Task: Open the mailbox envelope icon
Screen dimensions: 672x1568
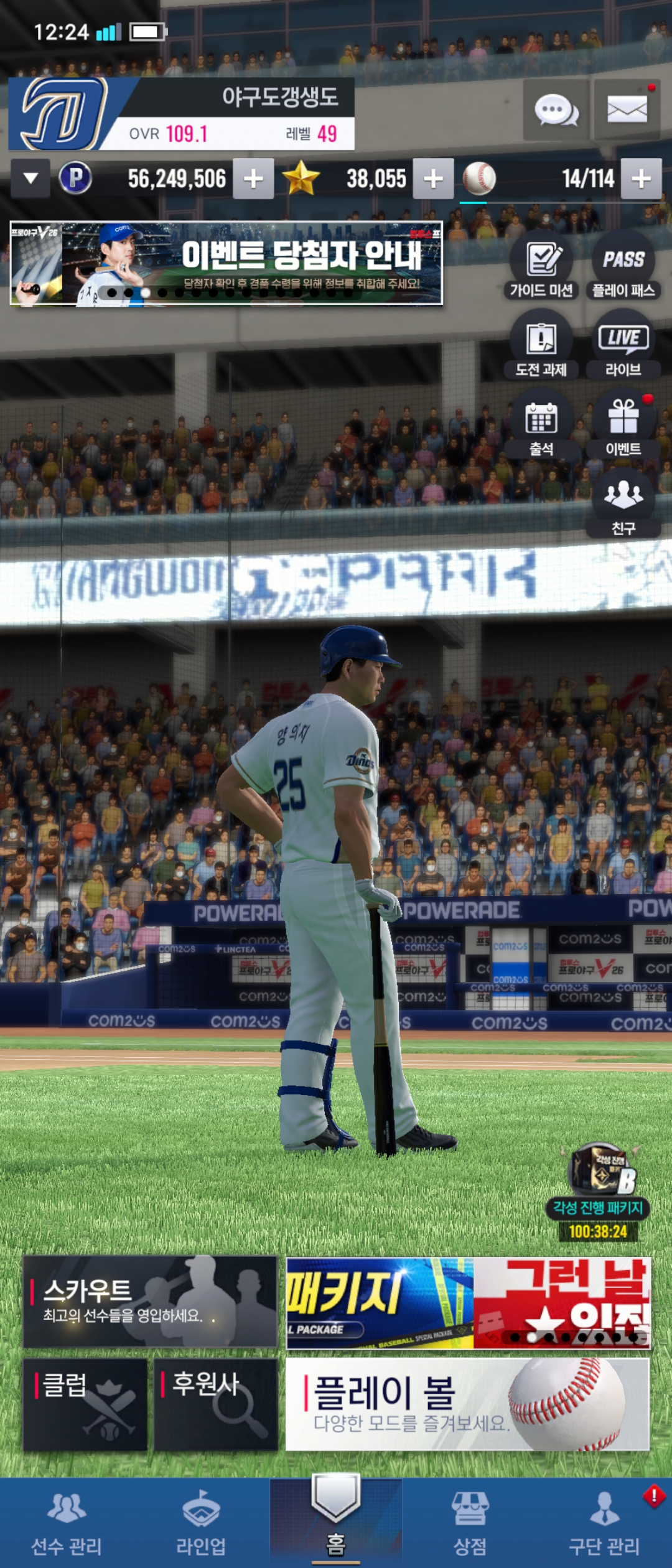Action: (627, 111)
